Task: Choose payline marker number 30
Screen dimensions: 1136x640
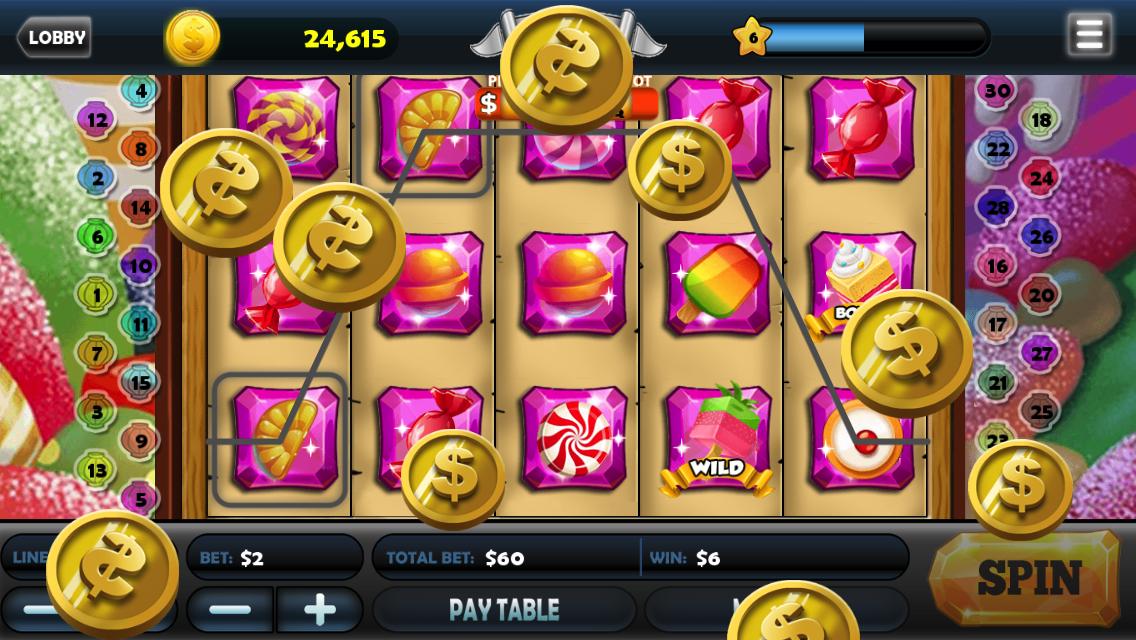Action: [x=997, y=91]
